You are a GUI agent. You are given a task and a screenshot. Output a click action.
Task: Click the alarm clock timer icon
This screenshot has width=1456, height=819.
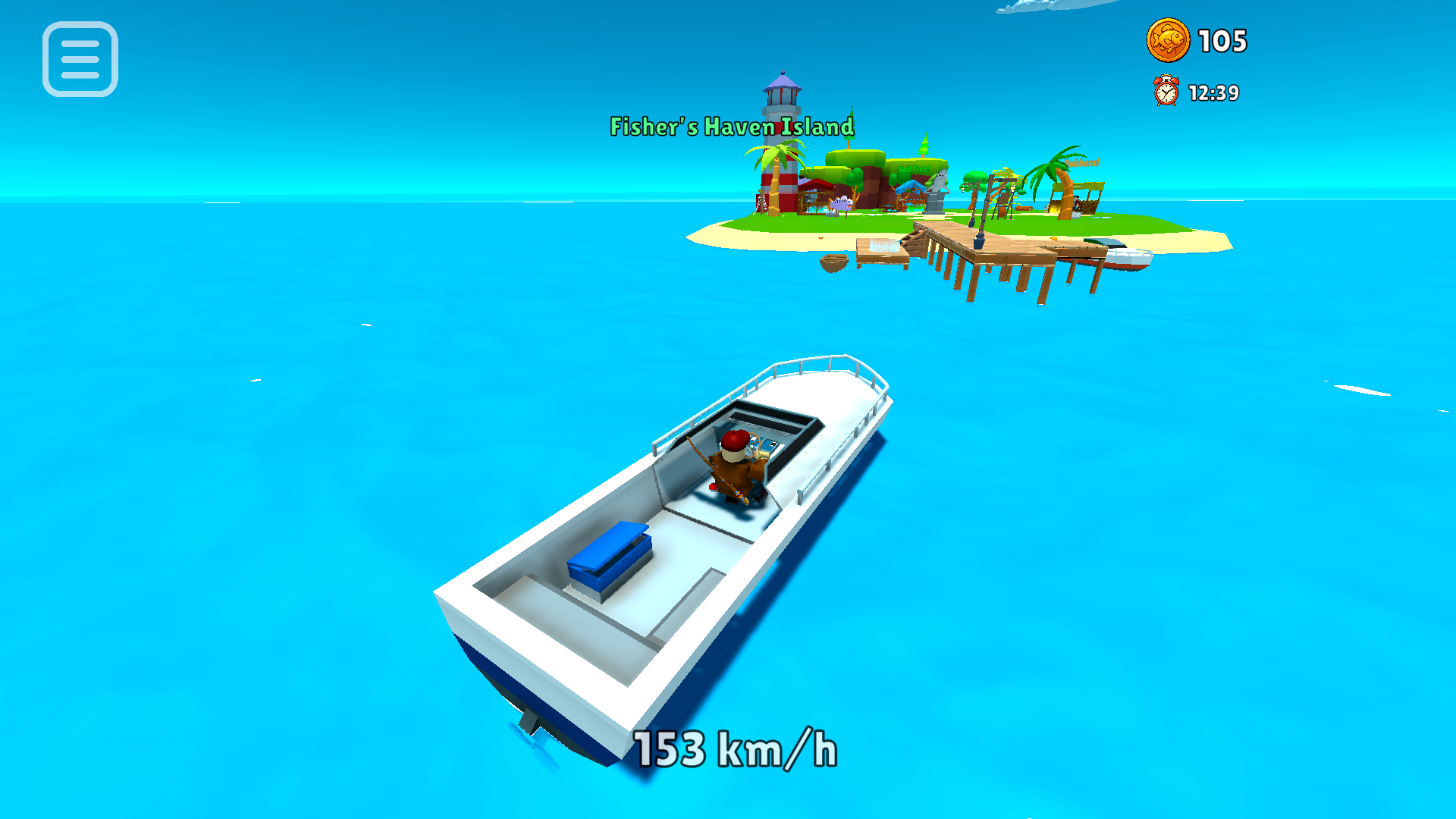point(1166,92)
